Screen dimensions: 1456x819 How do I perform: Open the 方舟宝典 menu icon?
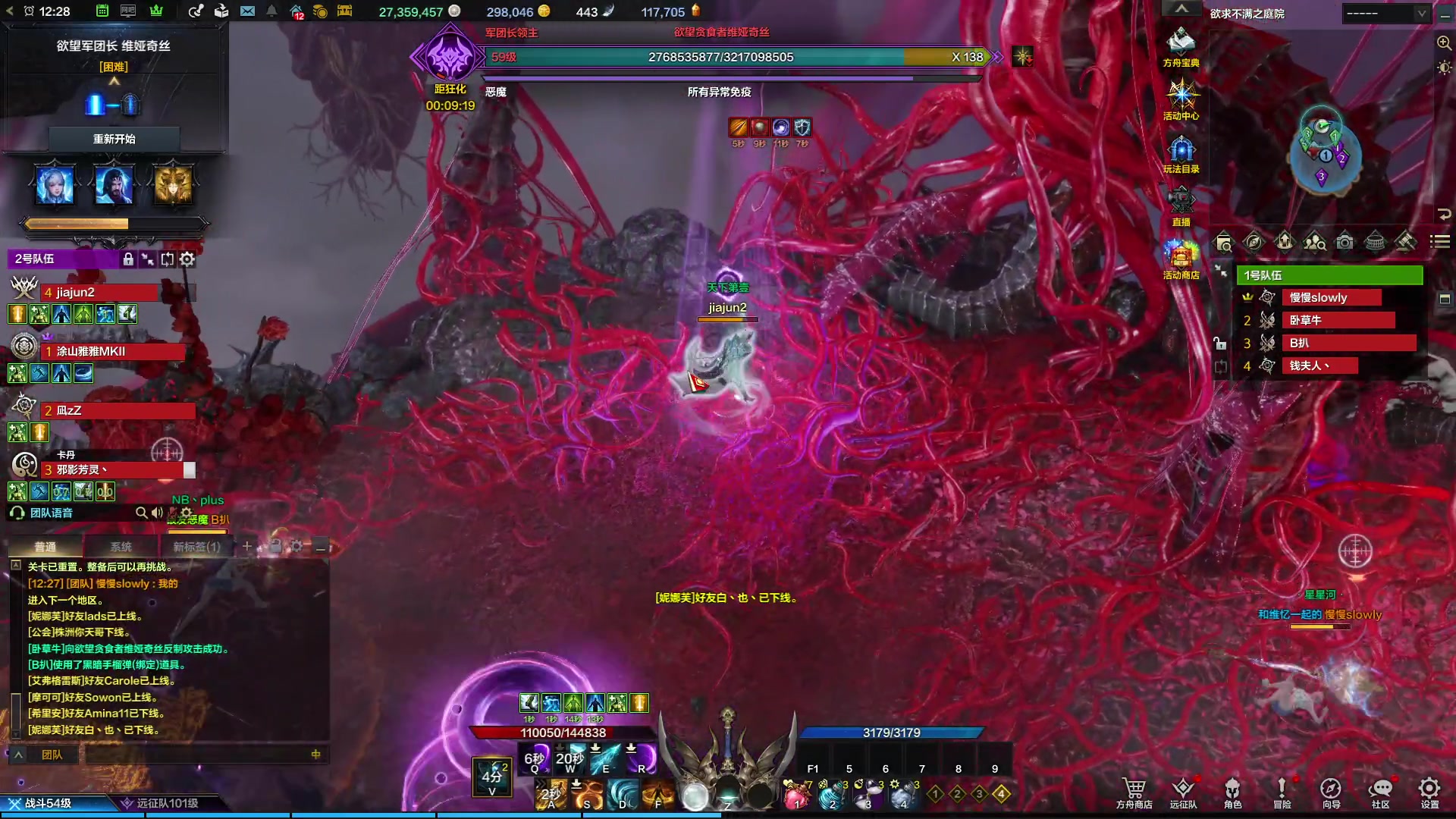1181,47
